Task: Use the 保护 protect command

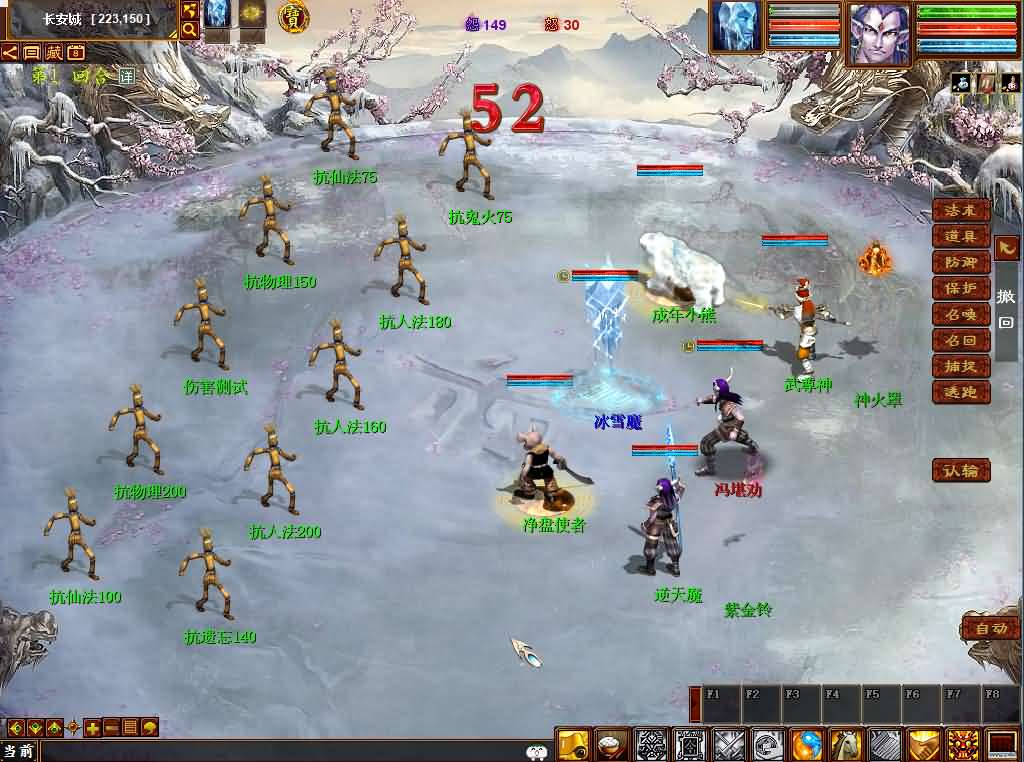Action: pos(961,288)
